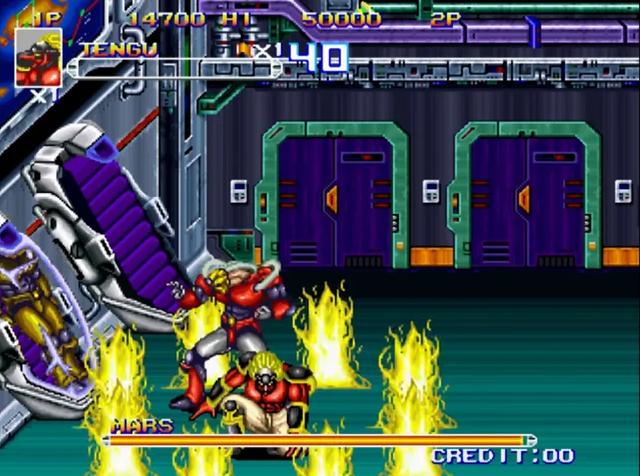The height and width of the screenshot is (476, 640).
Task: Click the Tengu player portrait
Action: (x=38, y=57)
